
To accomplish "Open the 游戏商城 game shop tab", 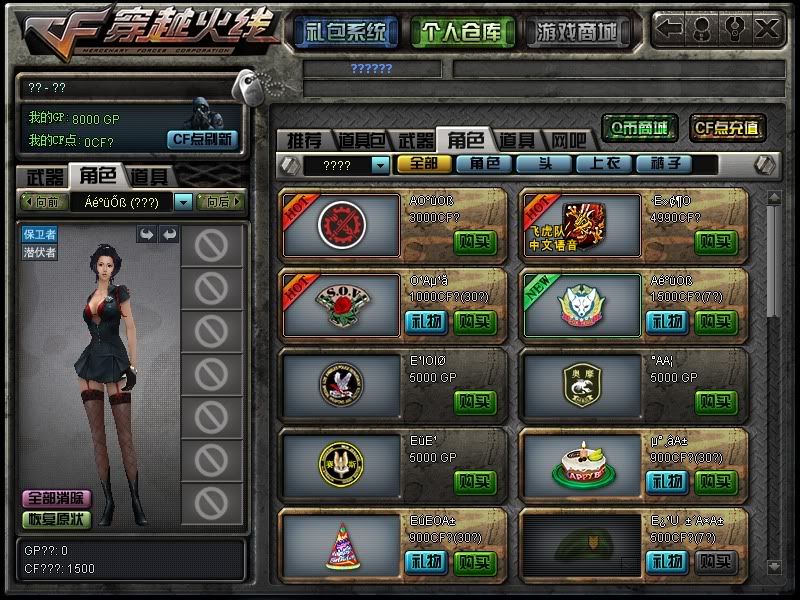I will (574, 31).
